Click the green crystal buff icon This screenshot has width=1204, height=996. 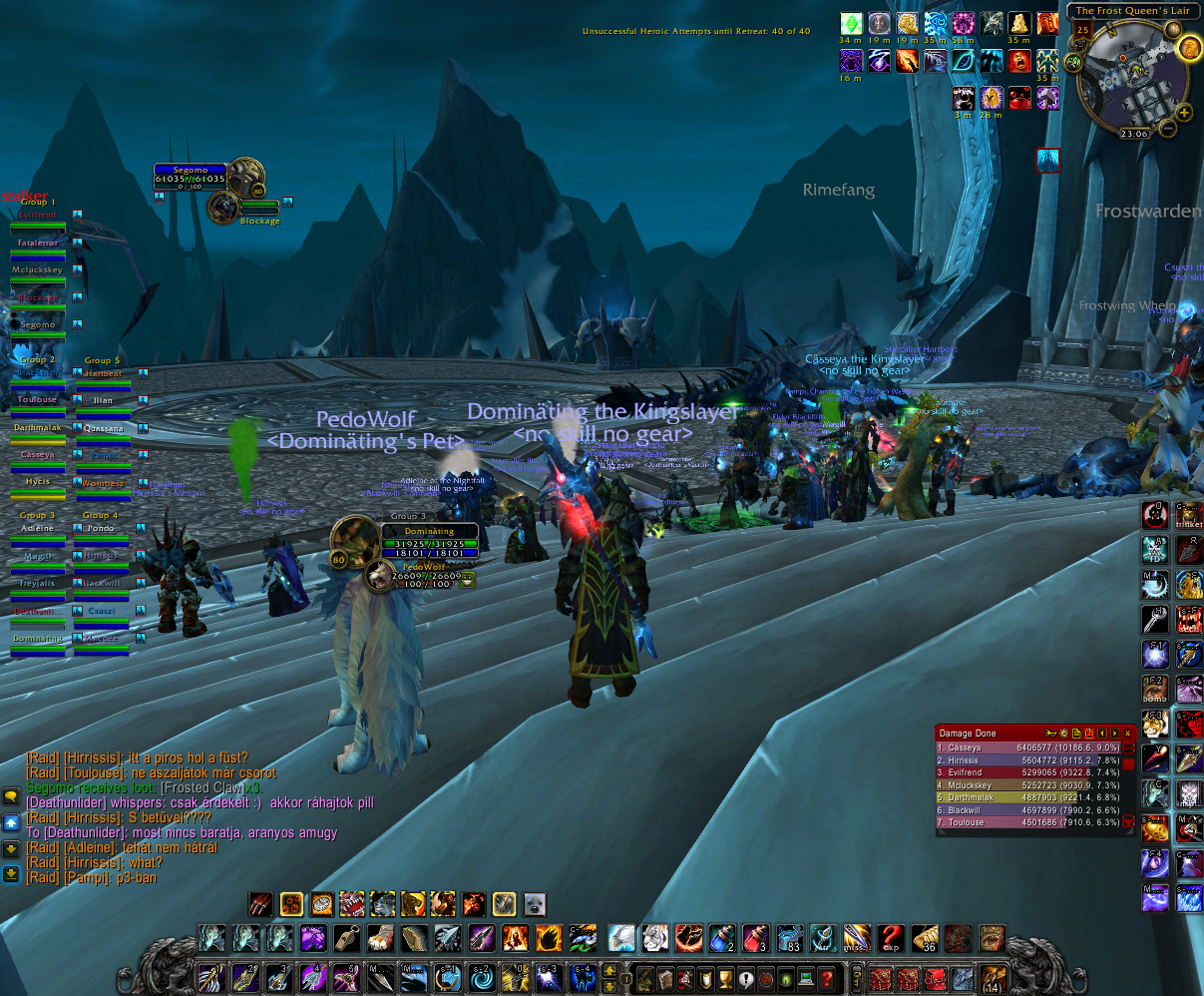[851, 24]
